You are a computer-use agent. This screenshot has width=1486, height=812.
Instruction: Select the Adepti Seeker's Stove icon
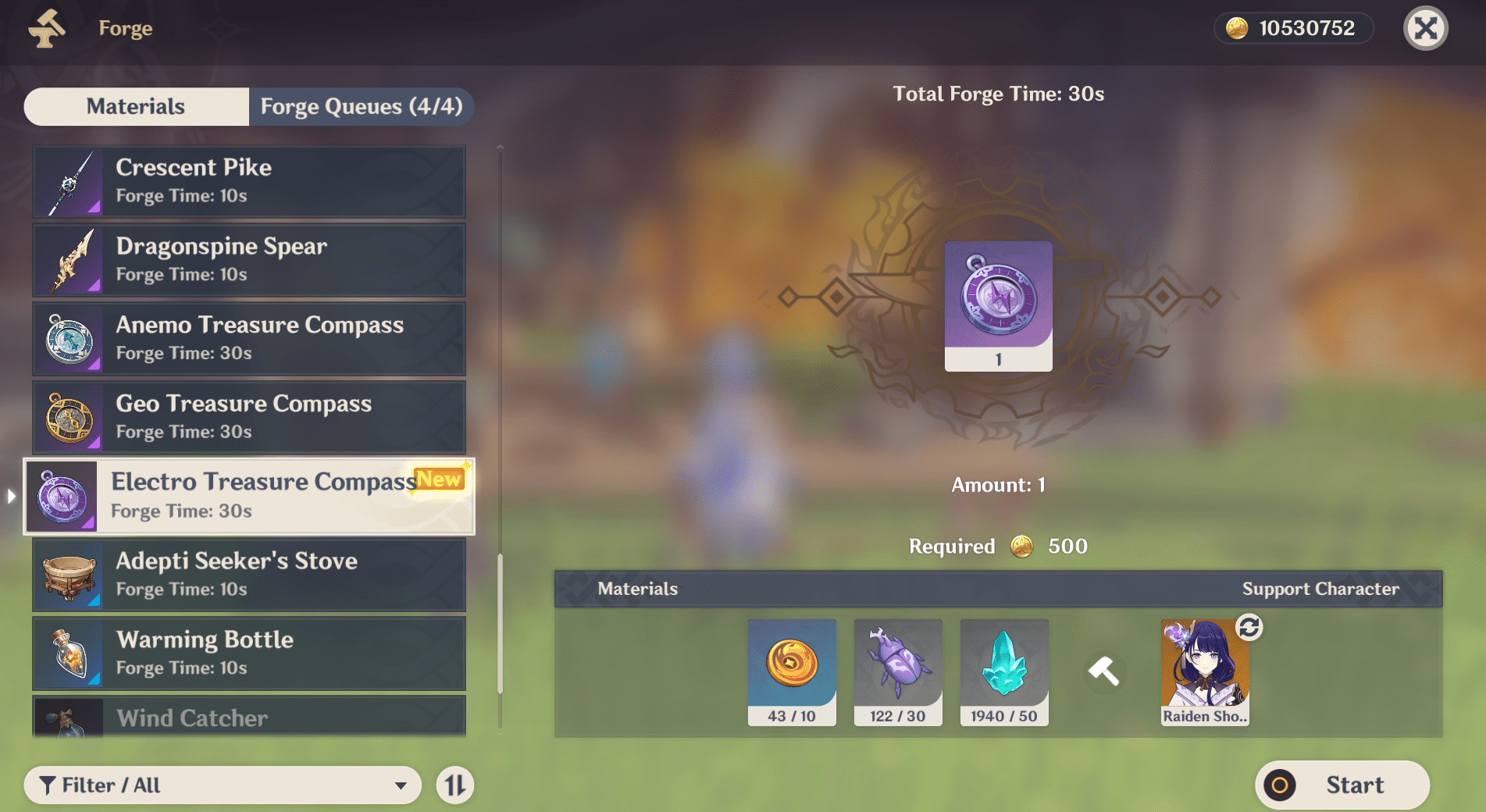click(69, 575)
